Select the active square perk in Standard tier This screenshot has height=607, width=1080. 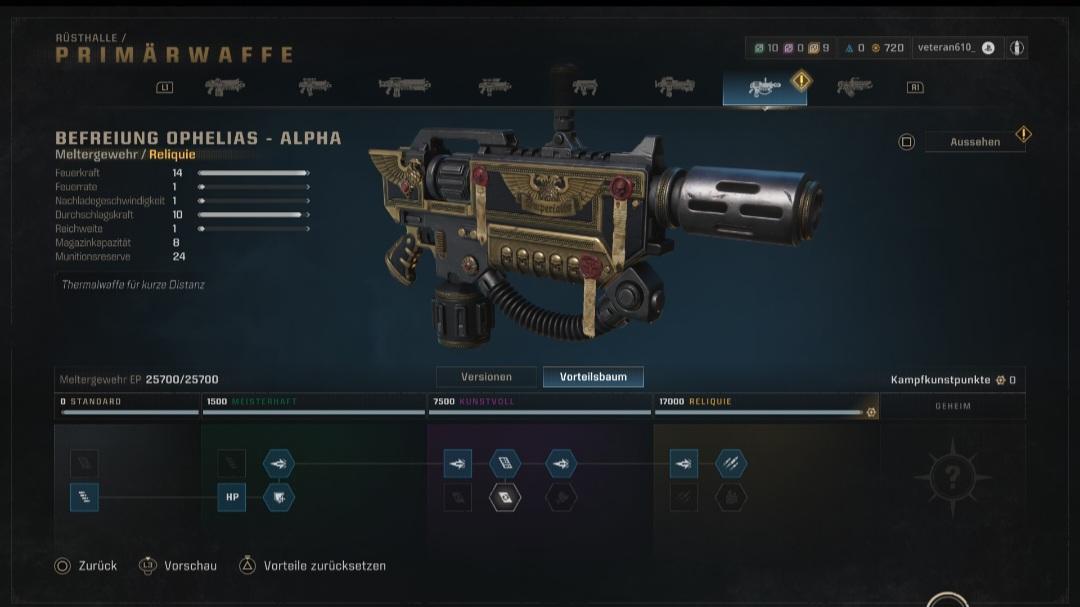pyautogui.click(x=84, y=497)
